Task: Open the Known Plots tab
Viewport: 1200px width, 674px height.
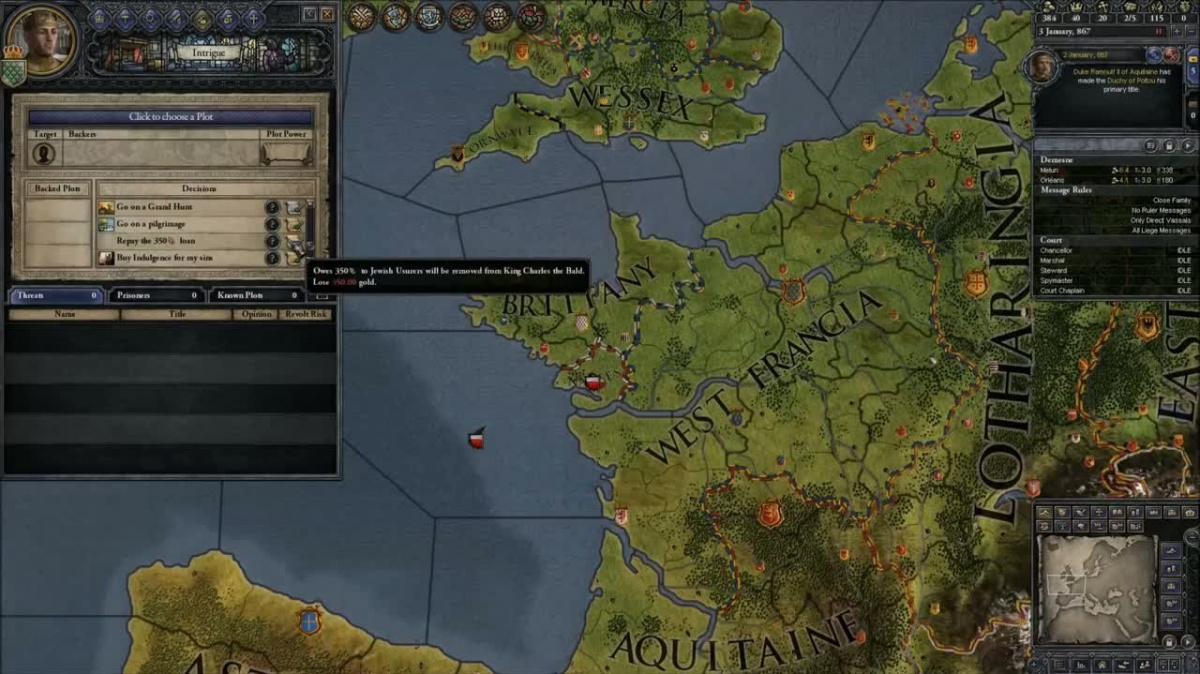Action: click(x=255, y=295)
